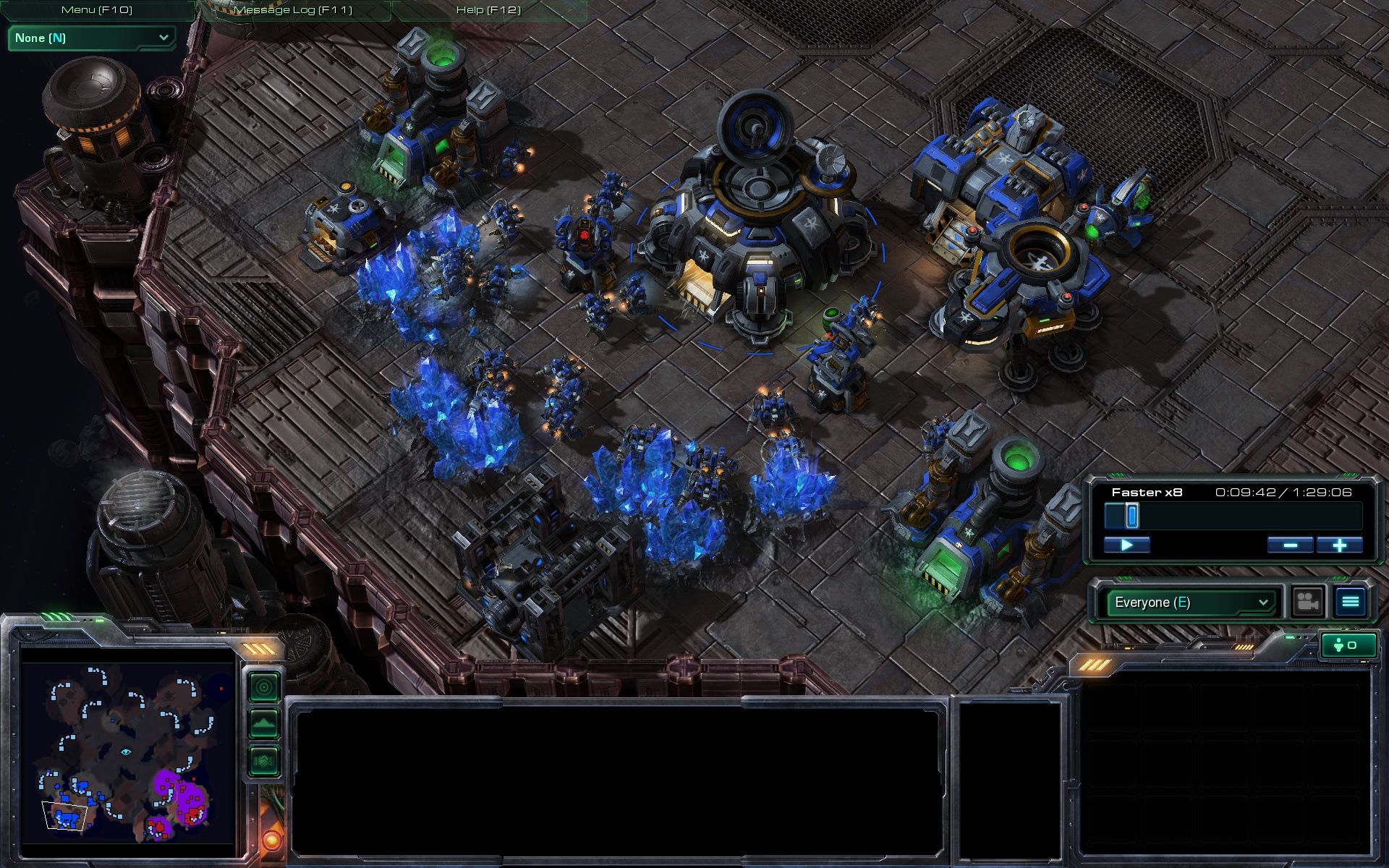Toggle playback by clicking the play control
Screen dimensions: 1389x868
click(x=1128, y=545)
